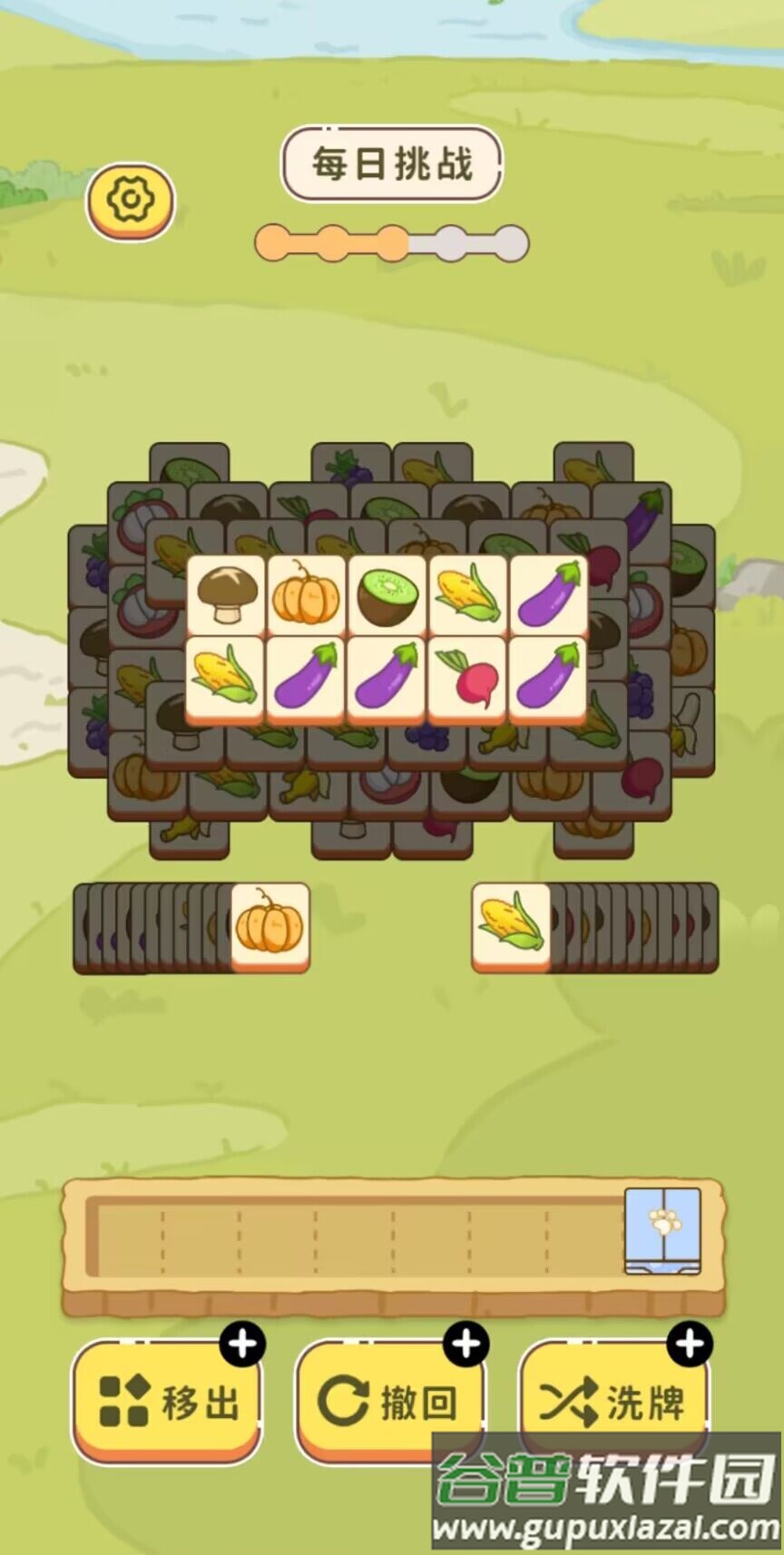Pick the kiwi tile
This screenshot has width=784, height=1555.
point(387,595)
